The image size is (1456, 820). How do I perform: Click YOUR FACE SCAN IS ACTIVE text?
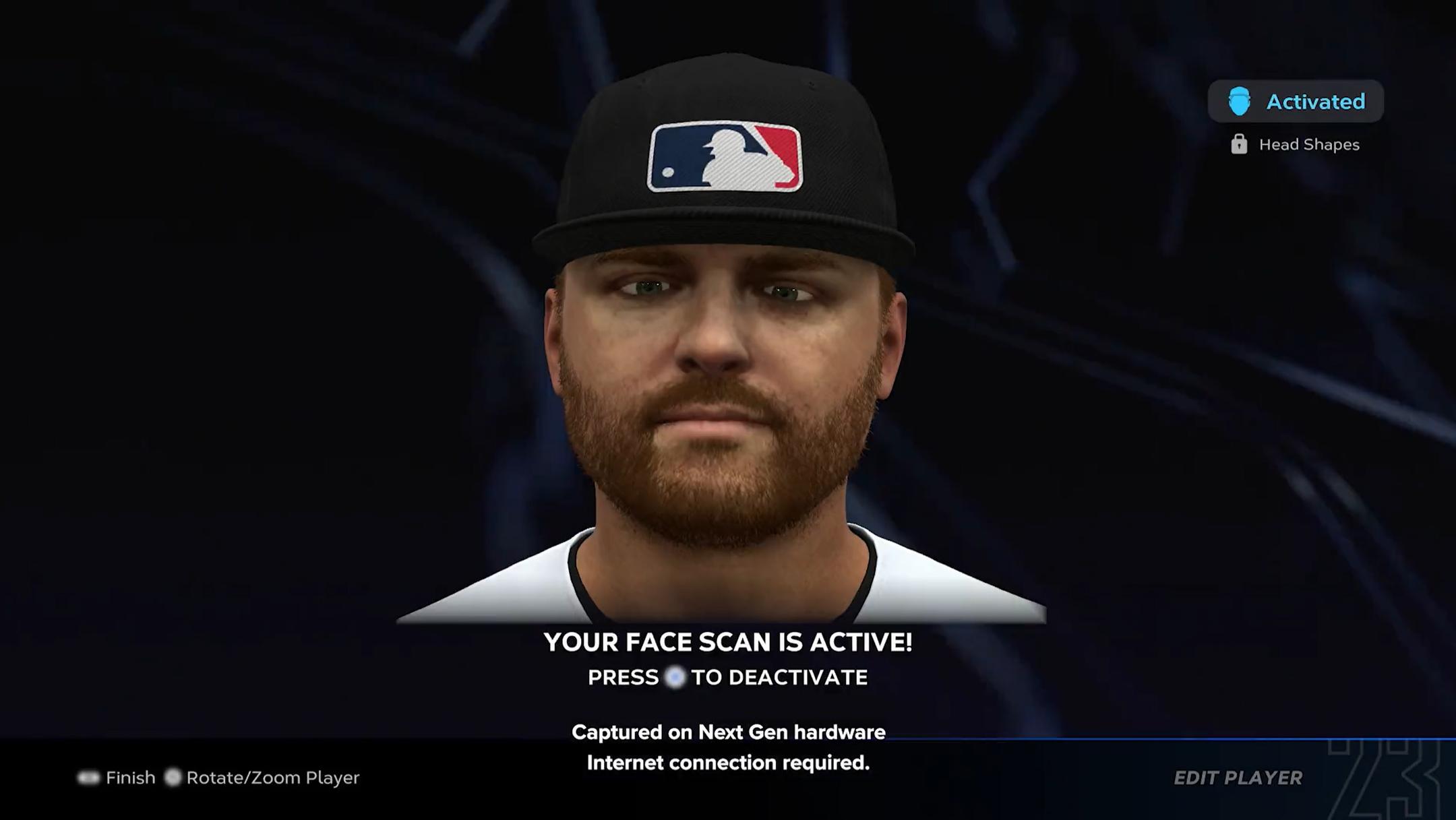(x=728, y=641)
